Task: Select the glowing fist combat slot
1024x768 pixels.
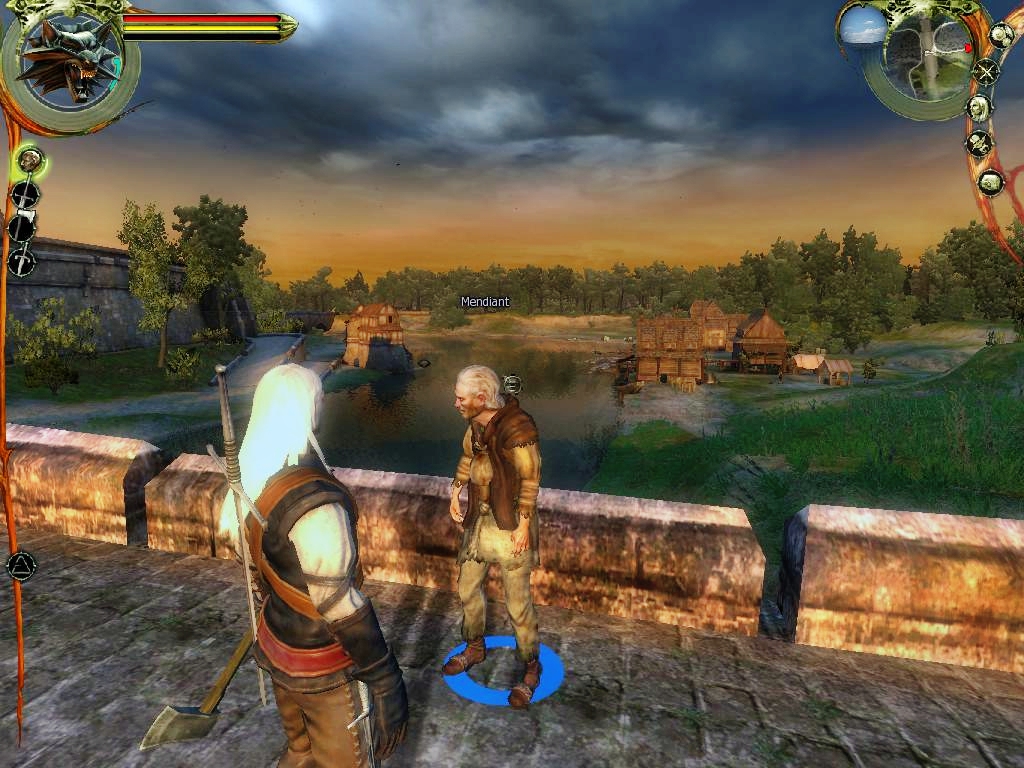Action: (x=29, y=159)
